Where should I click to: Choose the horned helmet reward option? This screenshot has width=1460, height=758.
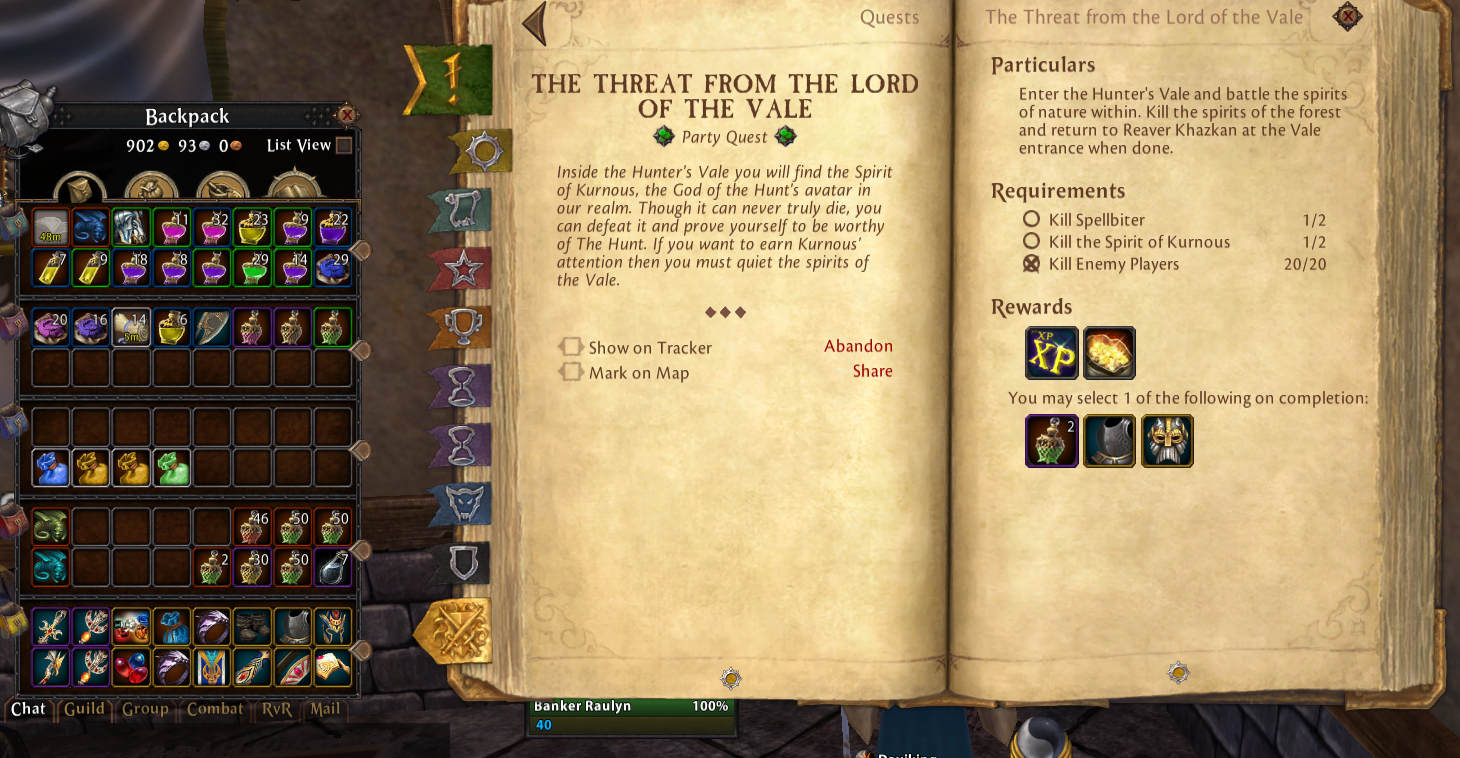point(1167,441)
